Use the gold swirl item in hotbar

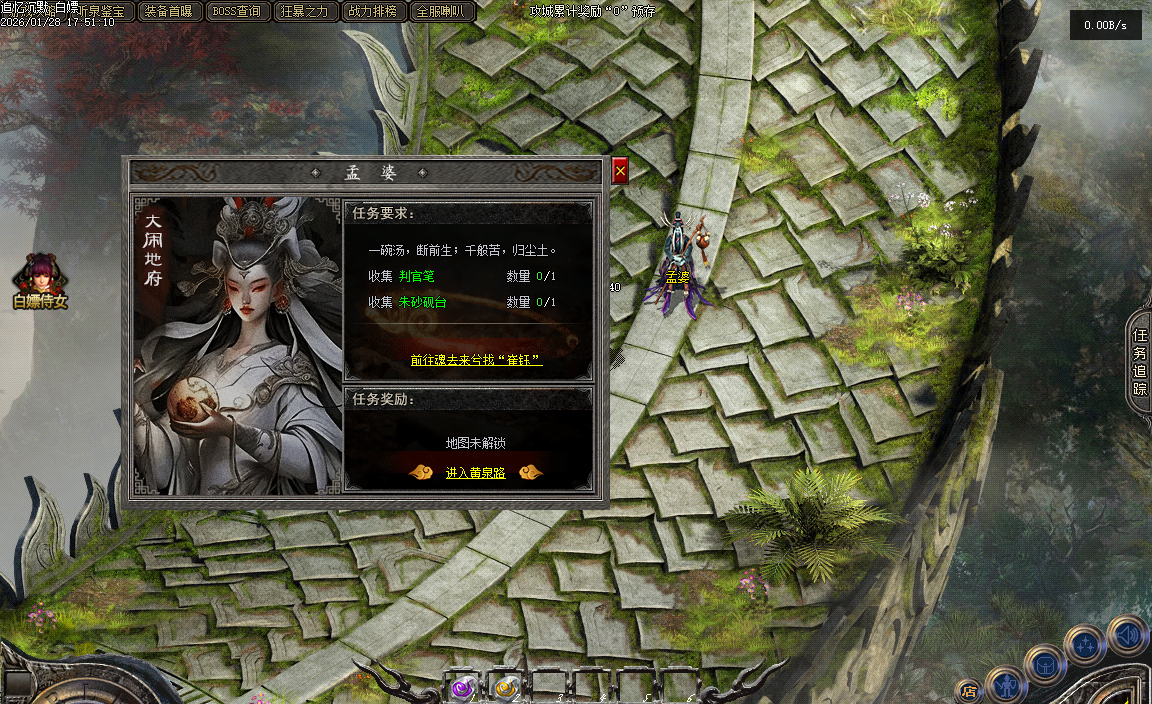(x=505, y=687)
